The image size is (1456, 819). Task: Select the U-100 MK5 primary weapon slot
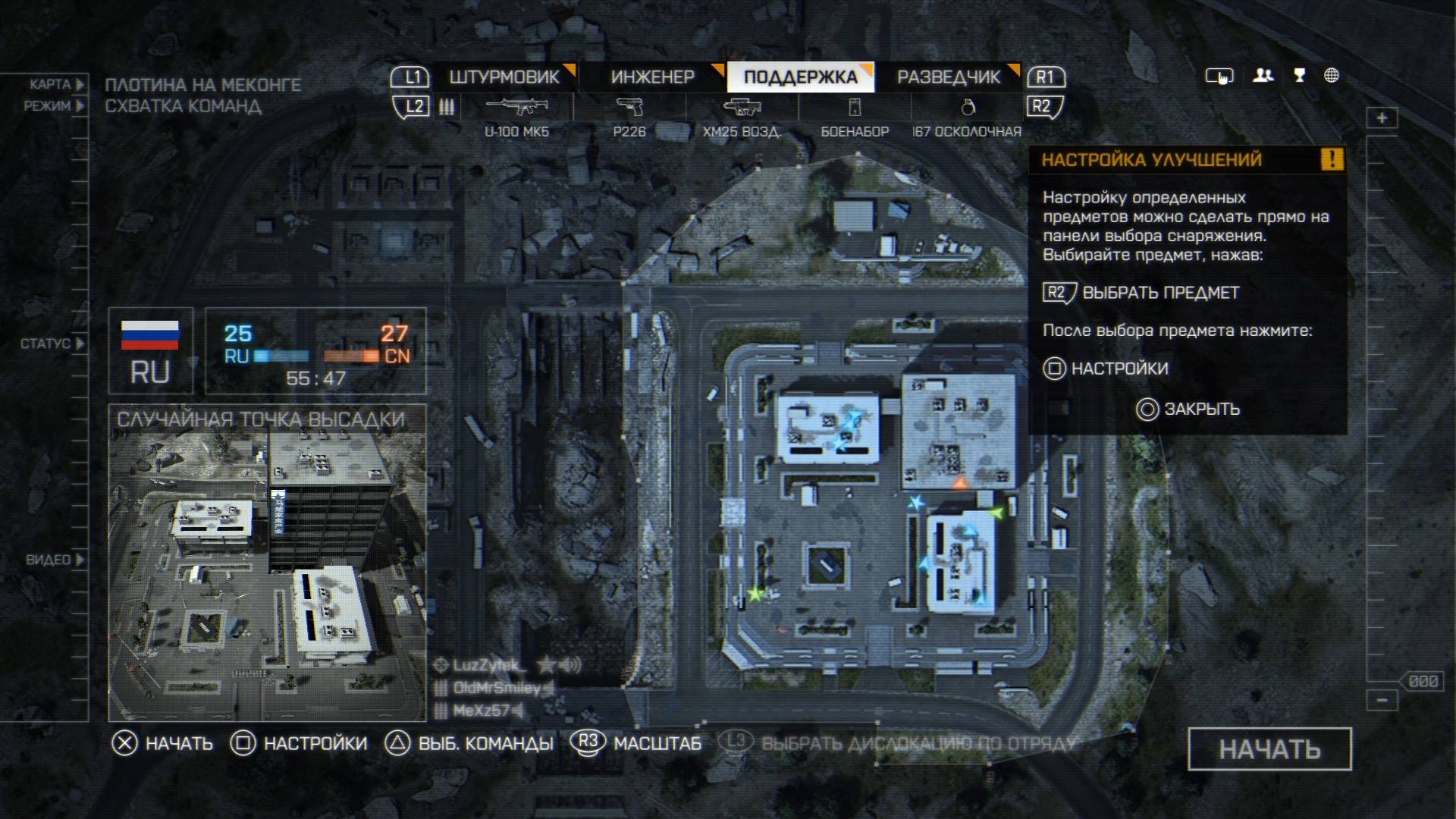(x=517, y=115)
